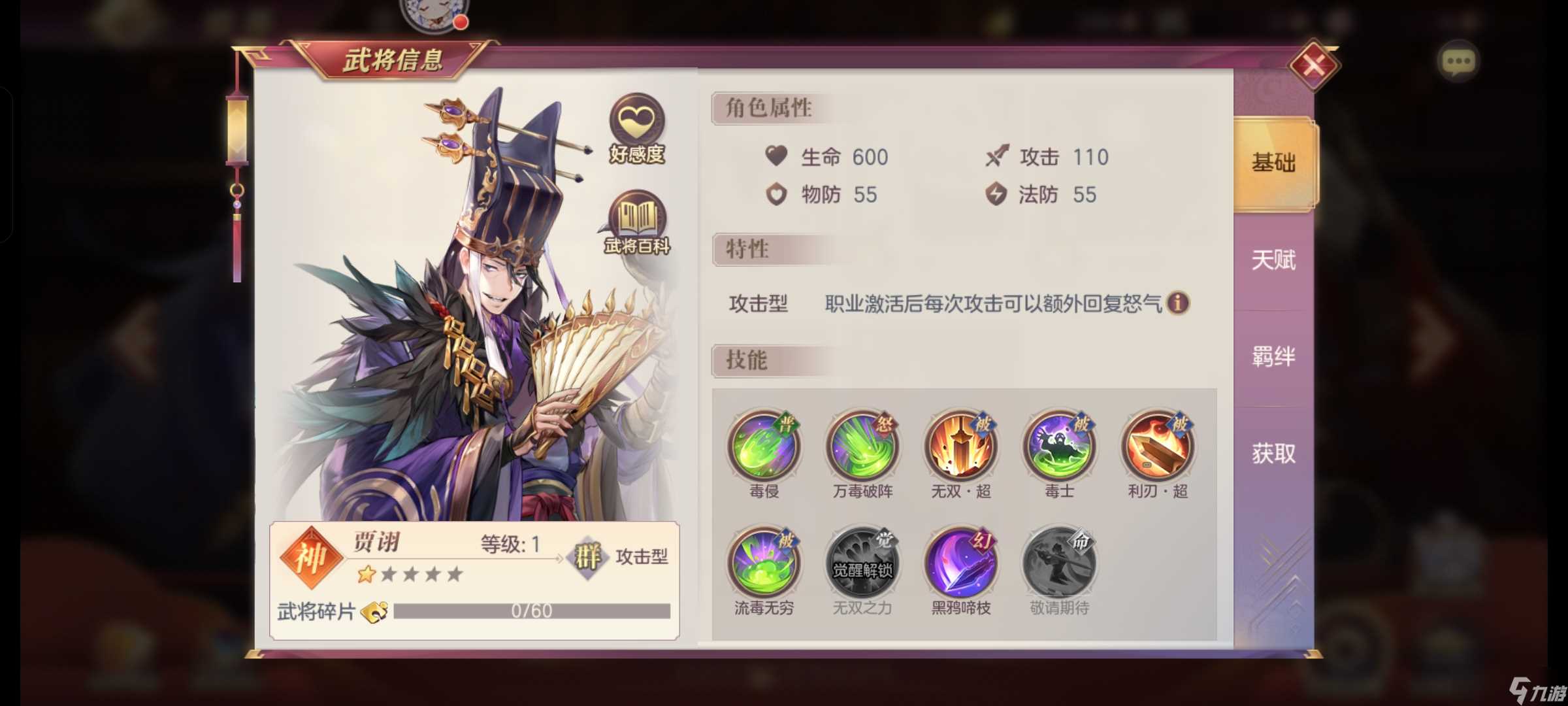
Task: Tap the greyed-out 敬请期待 skill slot
Action: [1058, 562]
